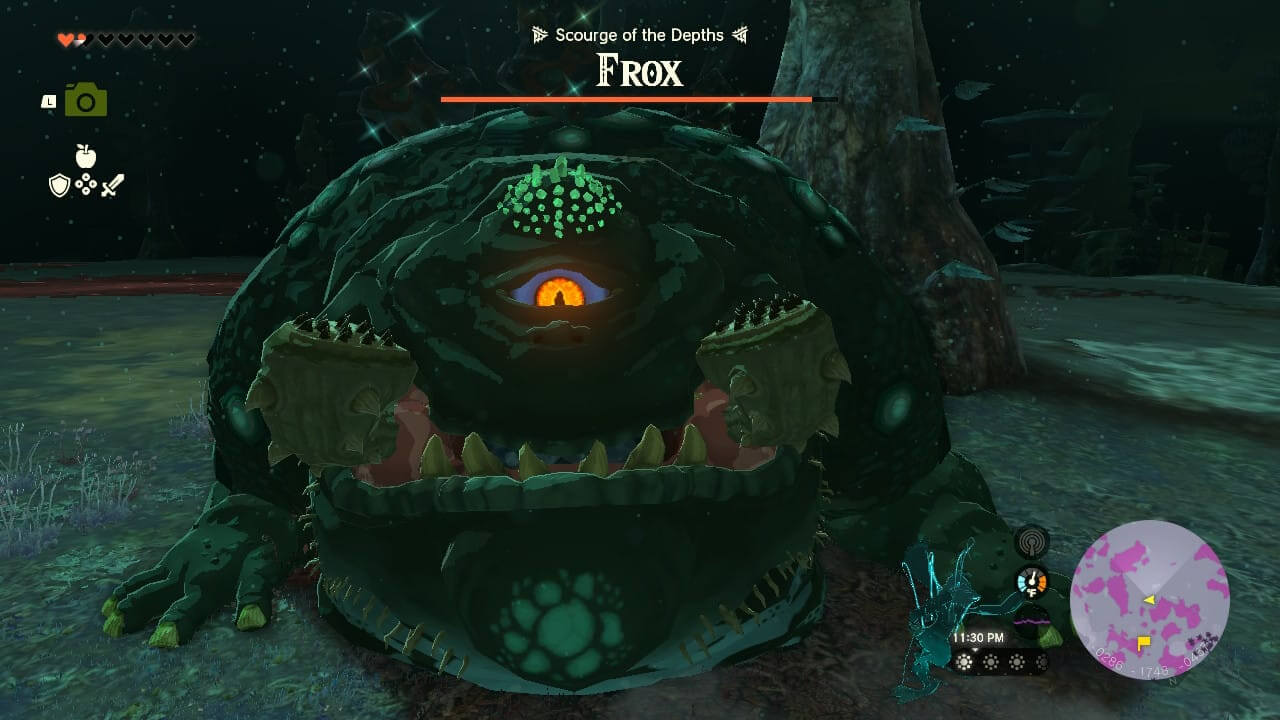Expand the 11:30 PM clock display
The image size is (1280, 720).
click(978, 637)
